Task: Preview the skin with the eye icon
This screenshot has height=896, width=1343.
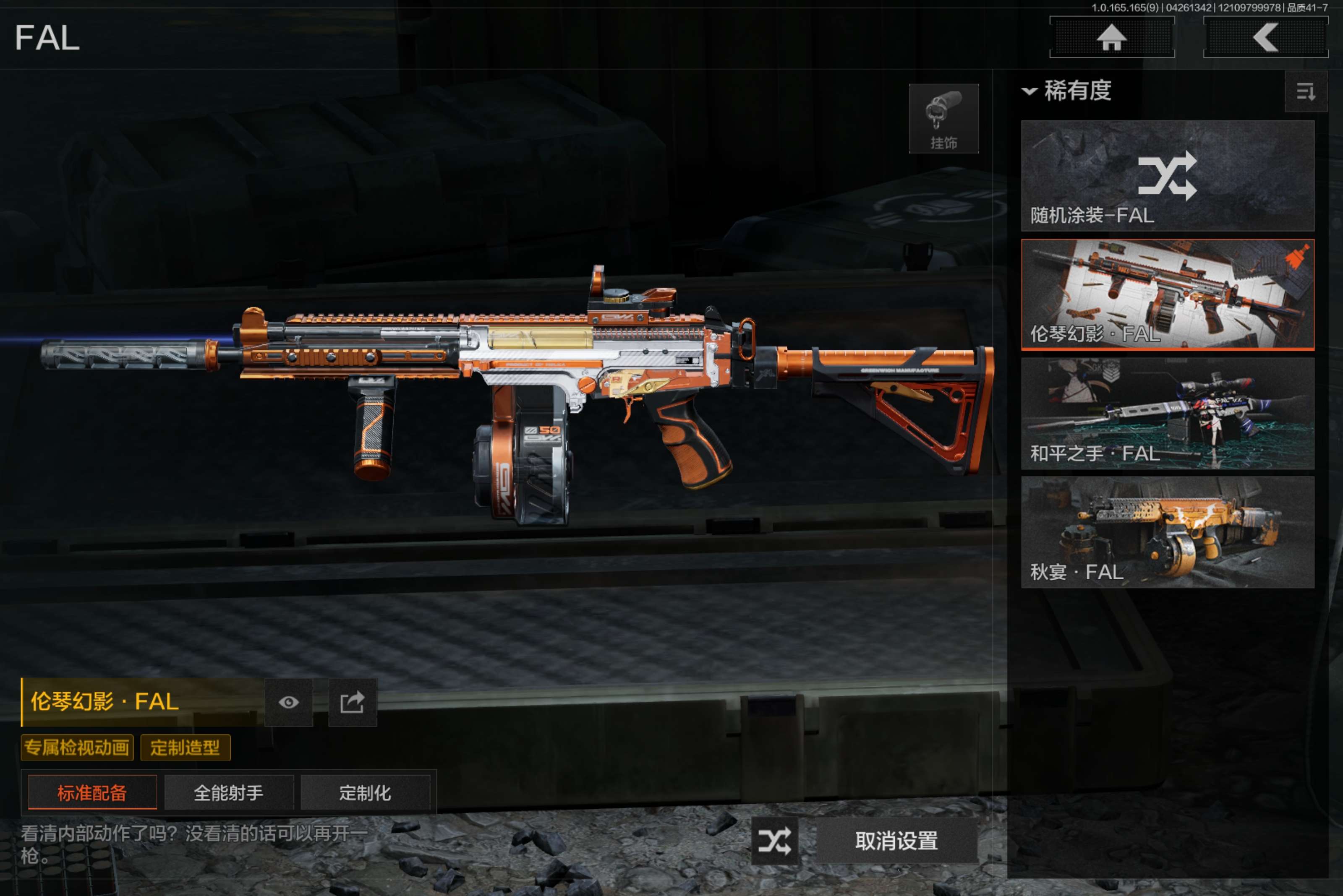Action: (289, 702)
